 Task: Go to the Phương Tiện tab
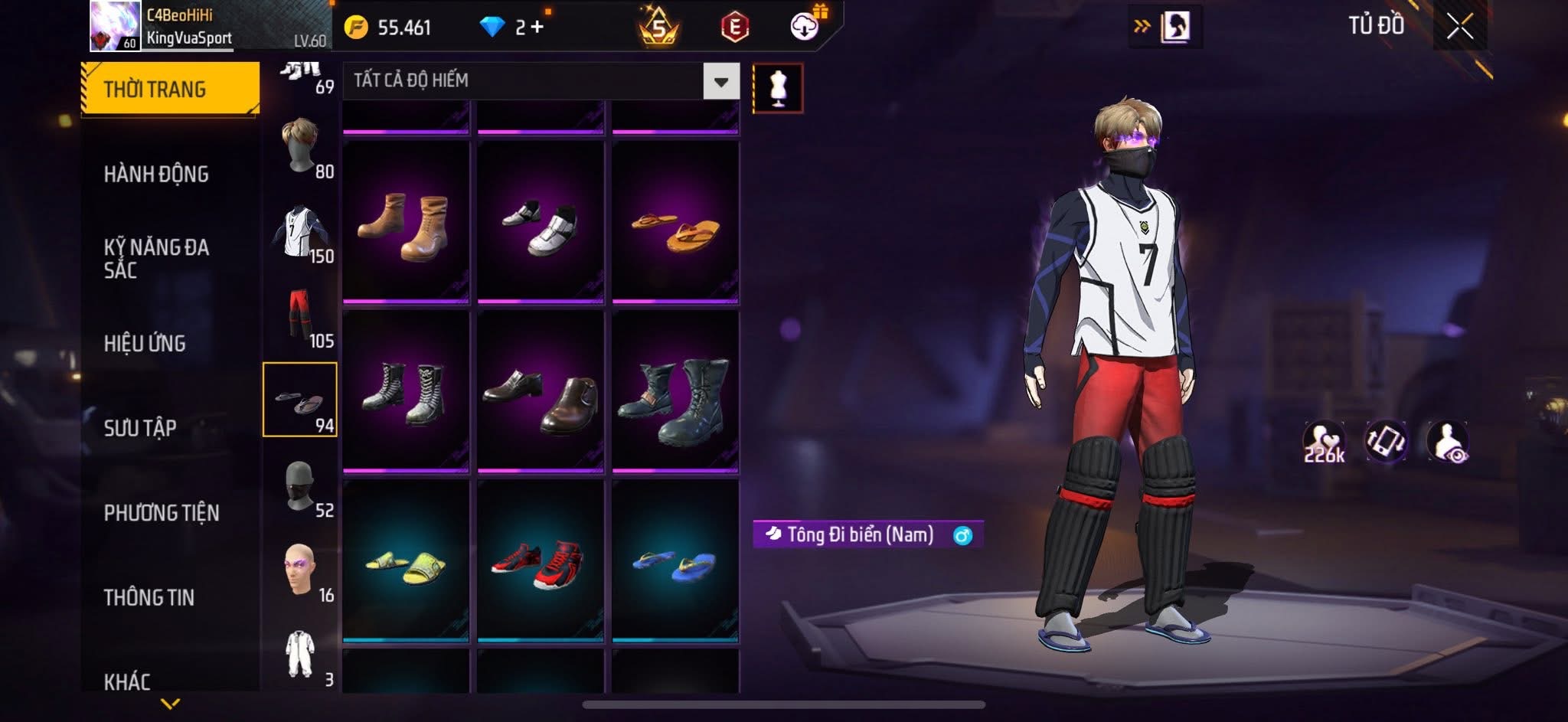(x=161, y=512)
